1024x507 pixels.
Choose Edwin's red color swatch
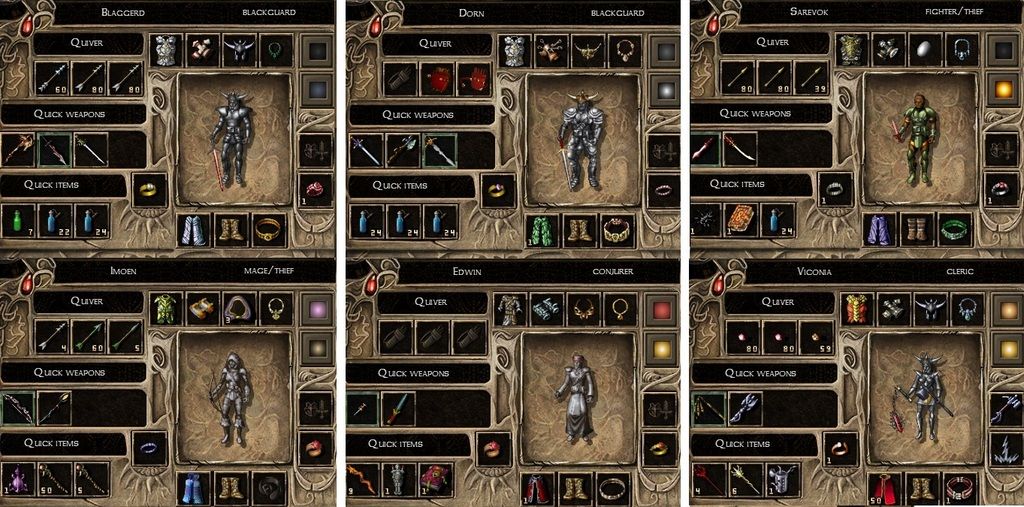661,308
